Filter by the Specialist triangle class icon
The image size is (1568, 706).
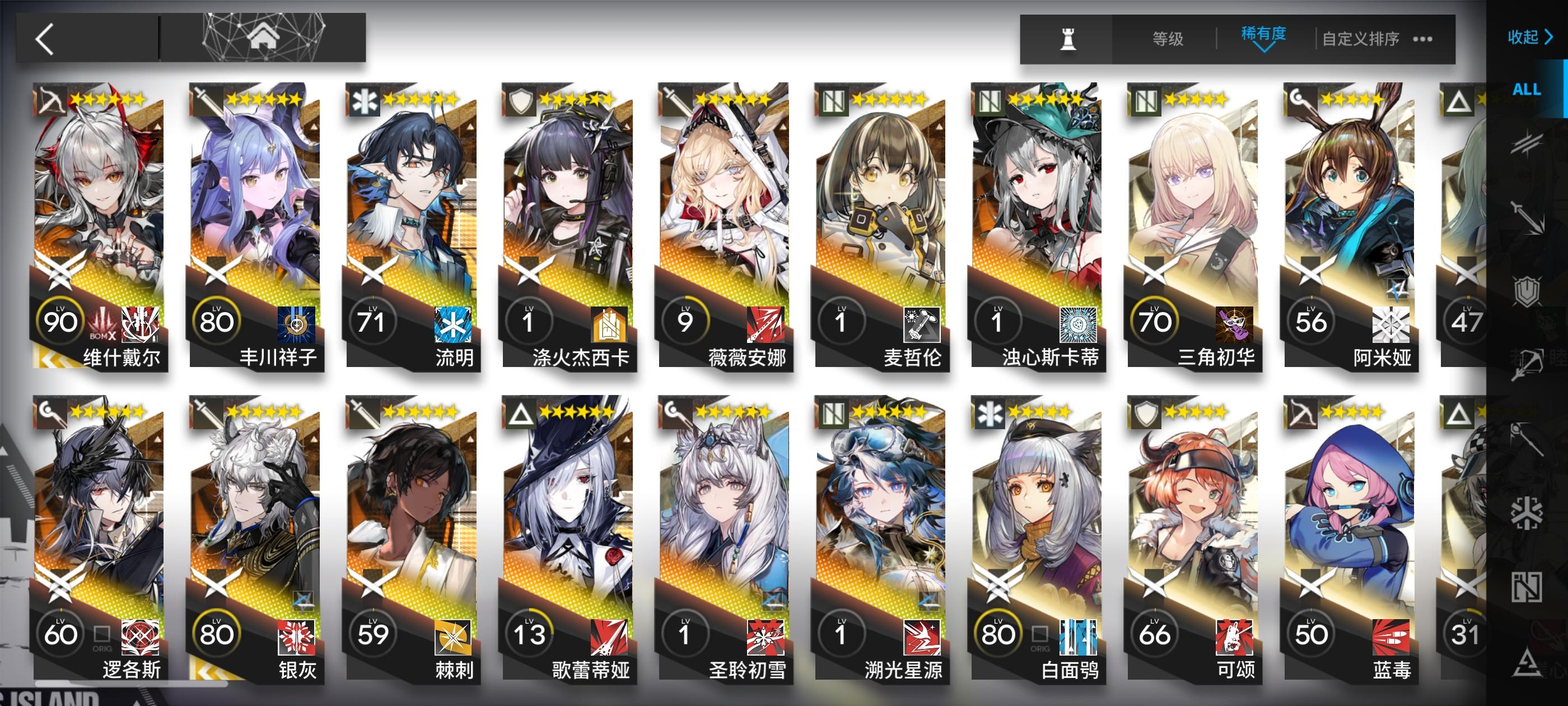coord(1528,661)
